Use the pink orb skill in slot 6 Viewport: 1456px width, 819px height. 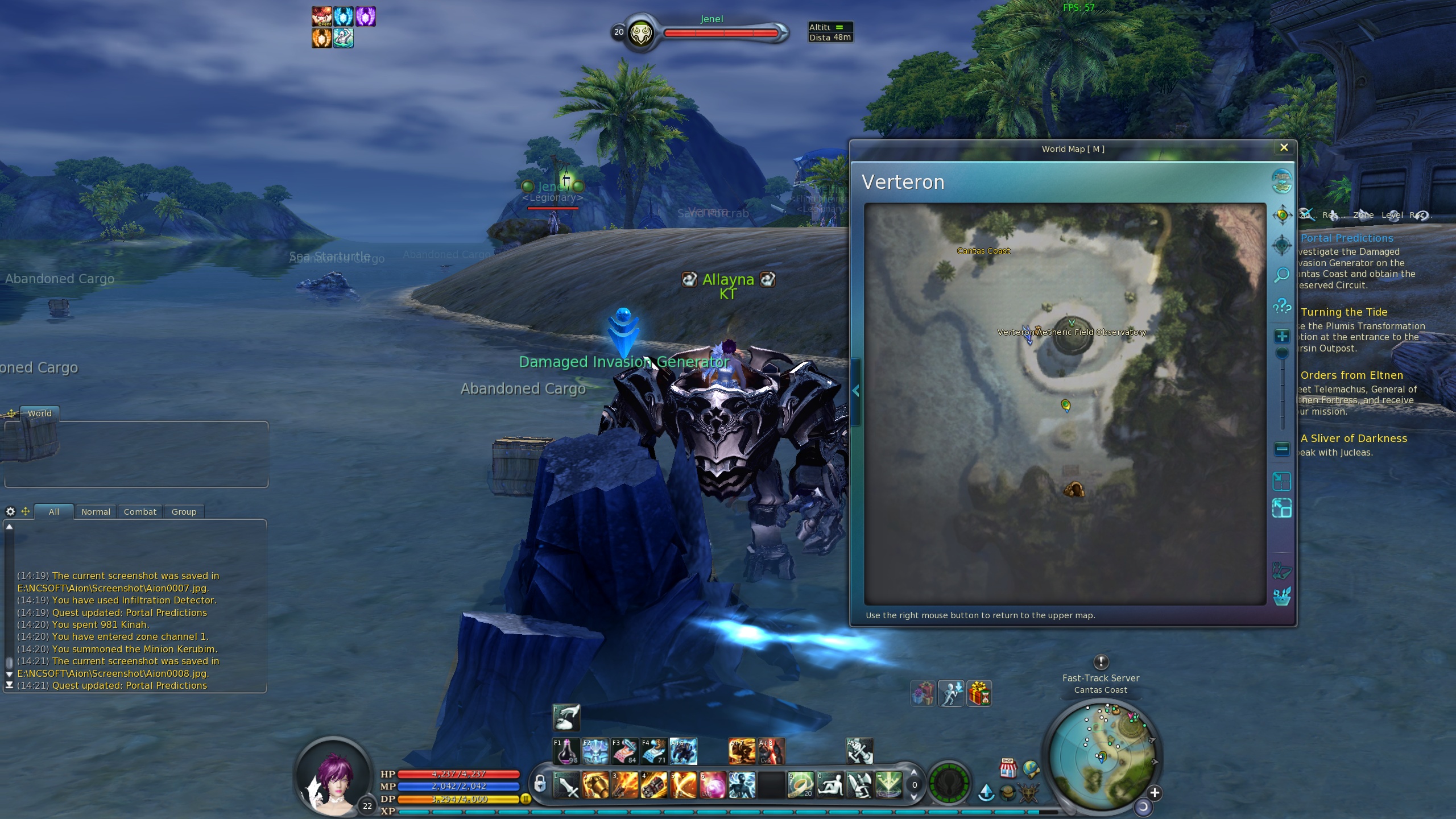[x=713, y=785]
